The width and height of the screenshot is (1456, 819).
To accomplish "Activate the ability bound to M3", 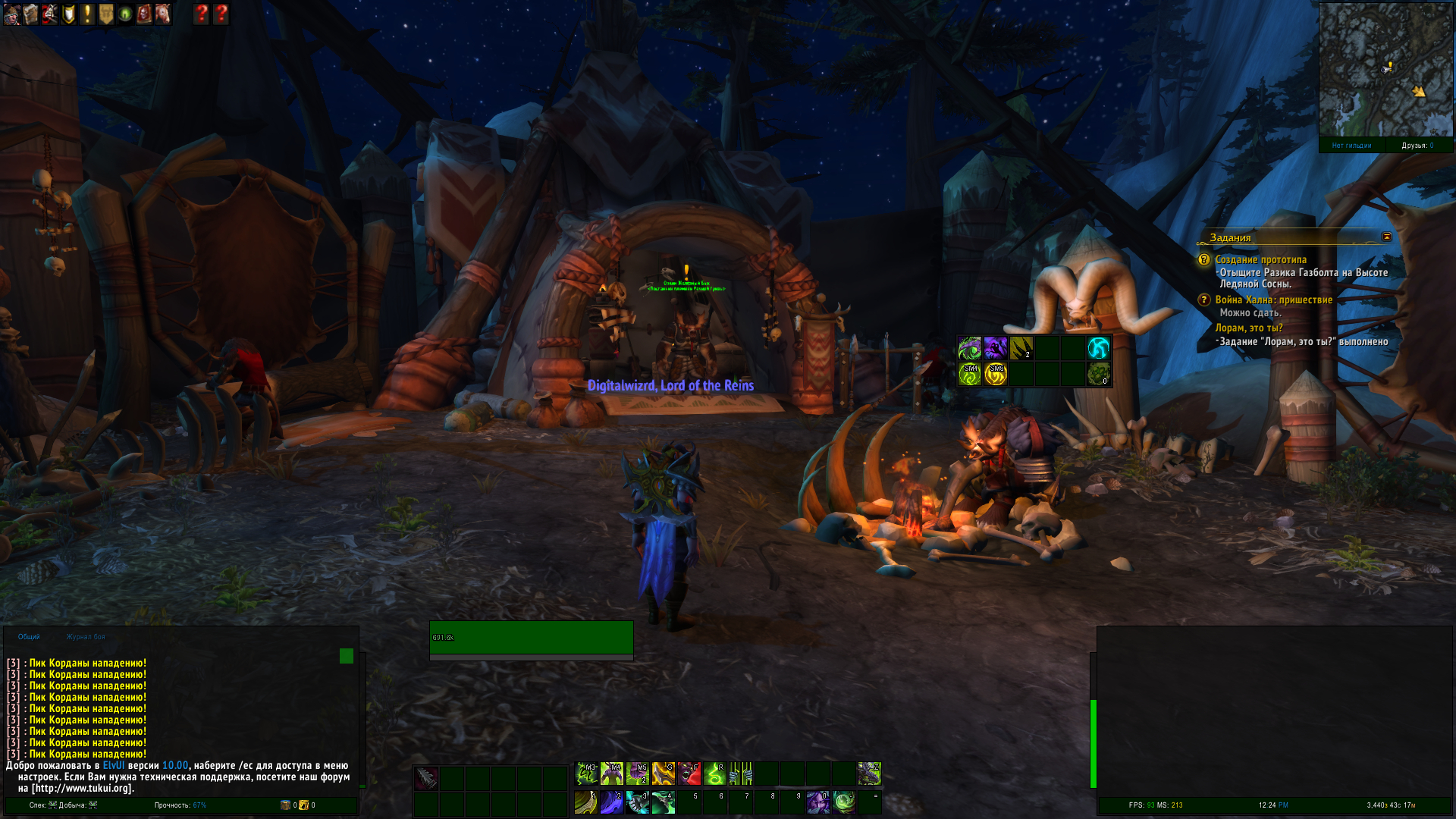I will click(x=586, y=773).
